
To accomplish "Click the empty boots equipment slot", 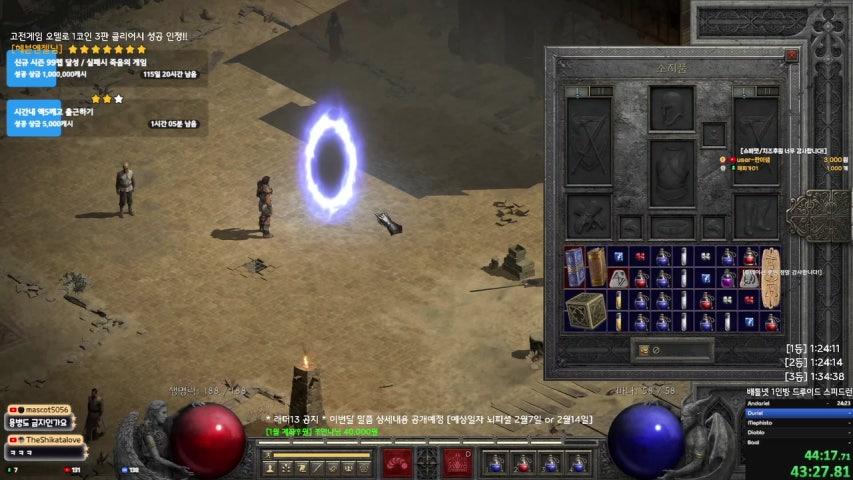I will pos(755,213).
